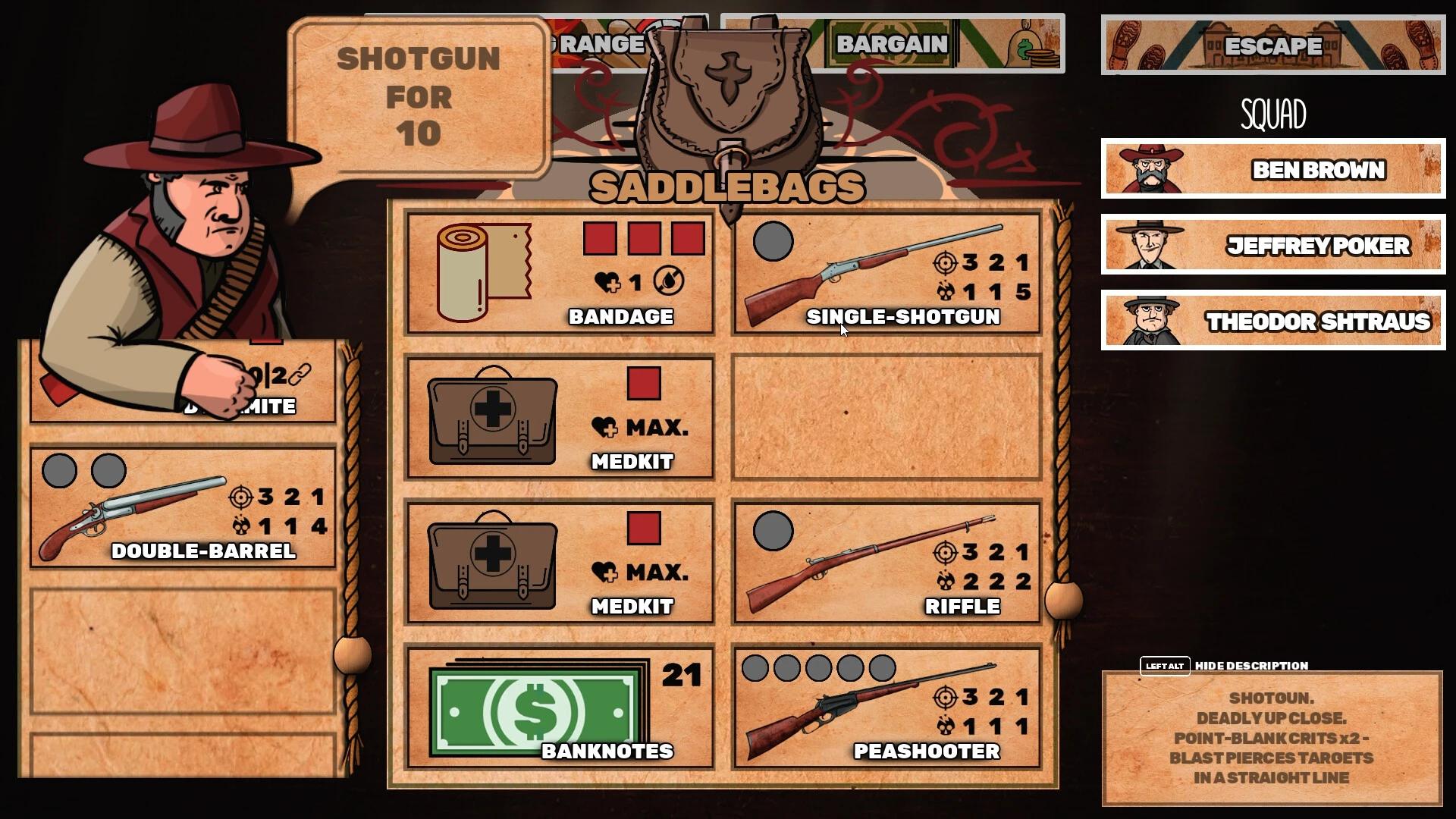
Task: Toggle Hide Description via Left Alt label
Action: point(1166,665)
